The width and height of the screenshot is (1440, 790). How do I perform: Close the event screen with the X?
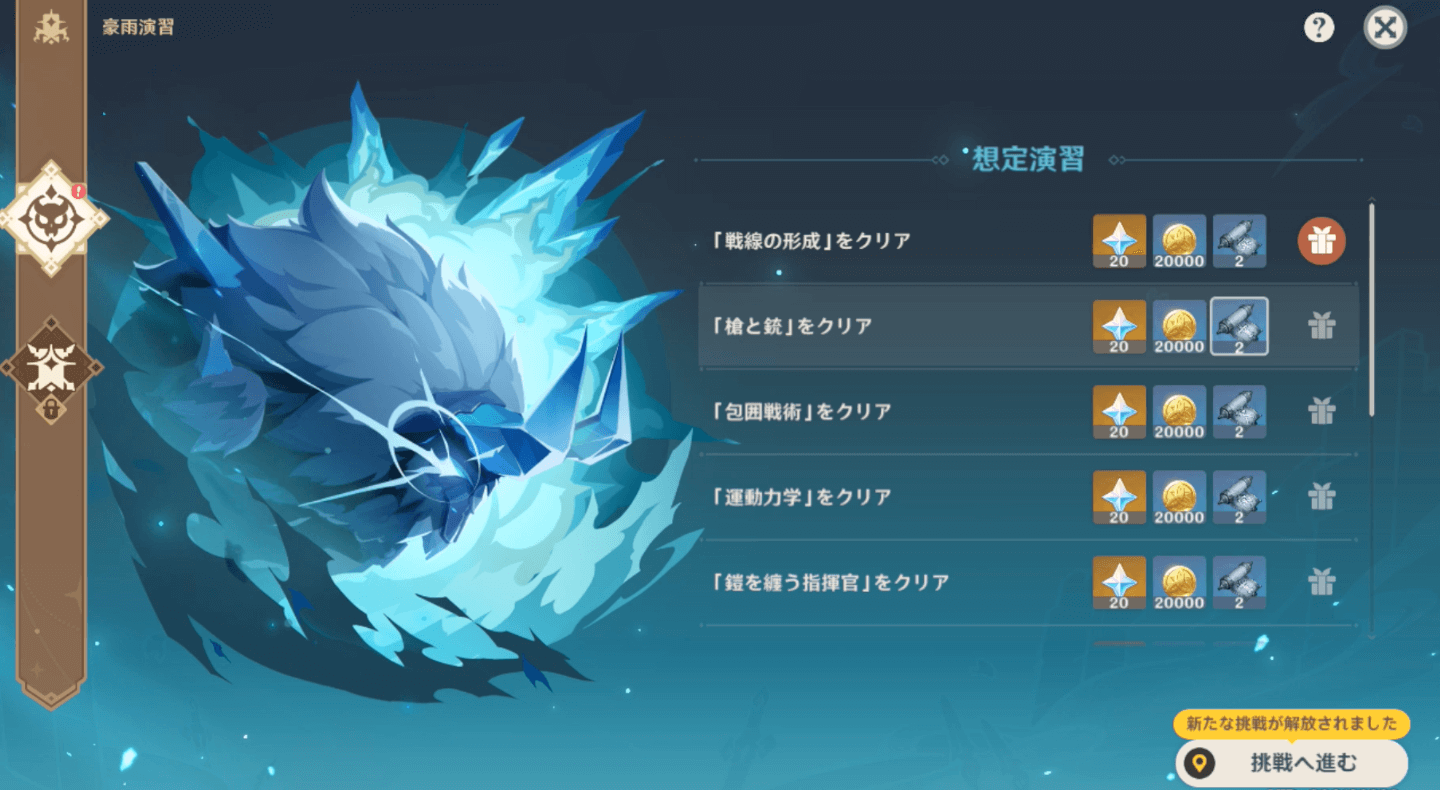(x=1385, y=27)
